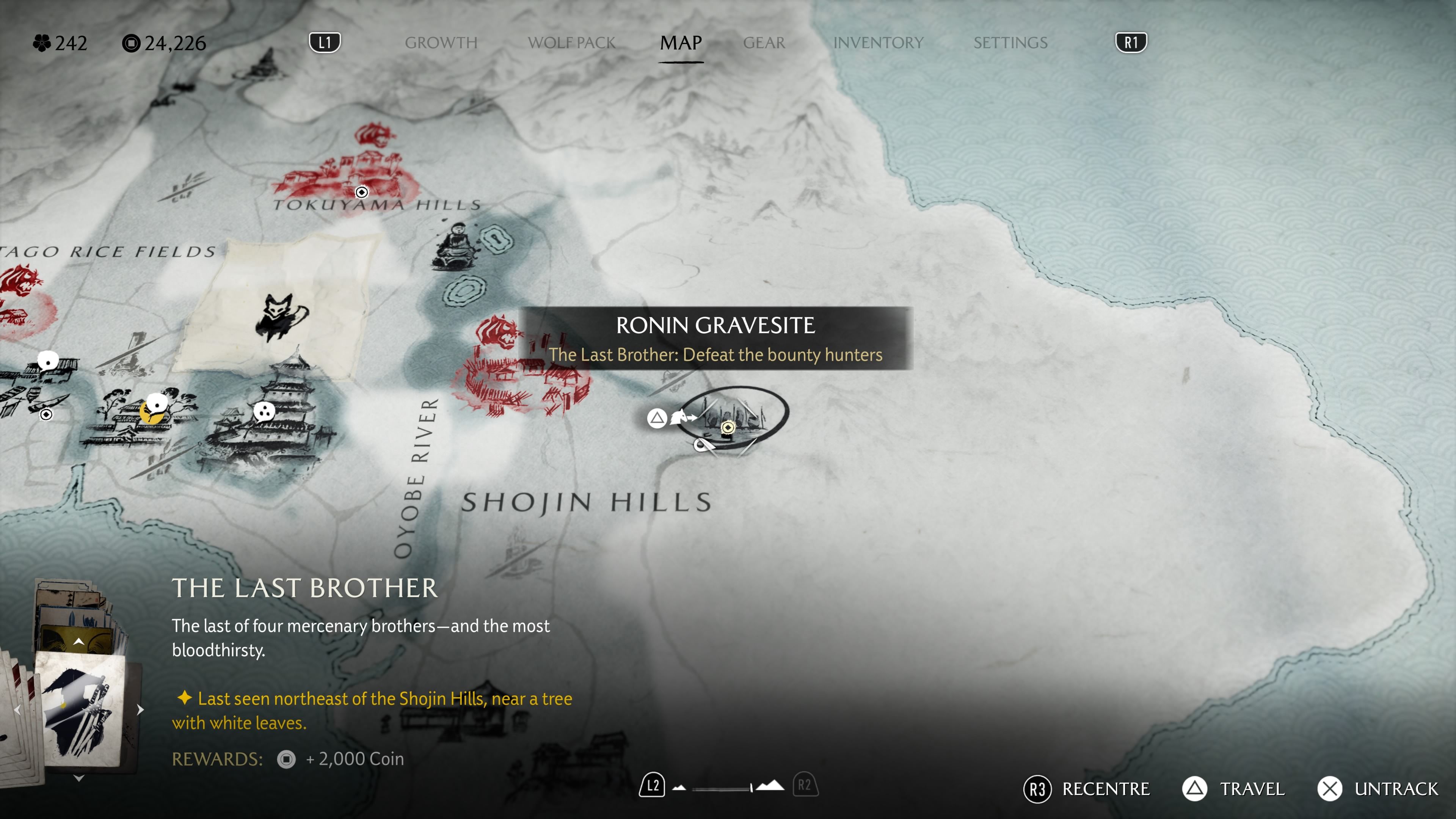Click the three-dot speech bubble marker
This screenshot has width=1456, height=819.
pos(264,411)
